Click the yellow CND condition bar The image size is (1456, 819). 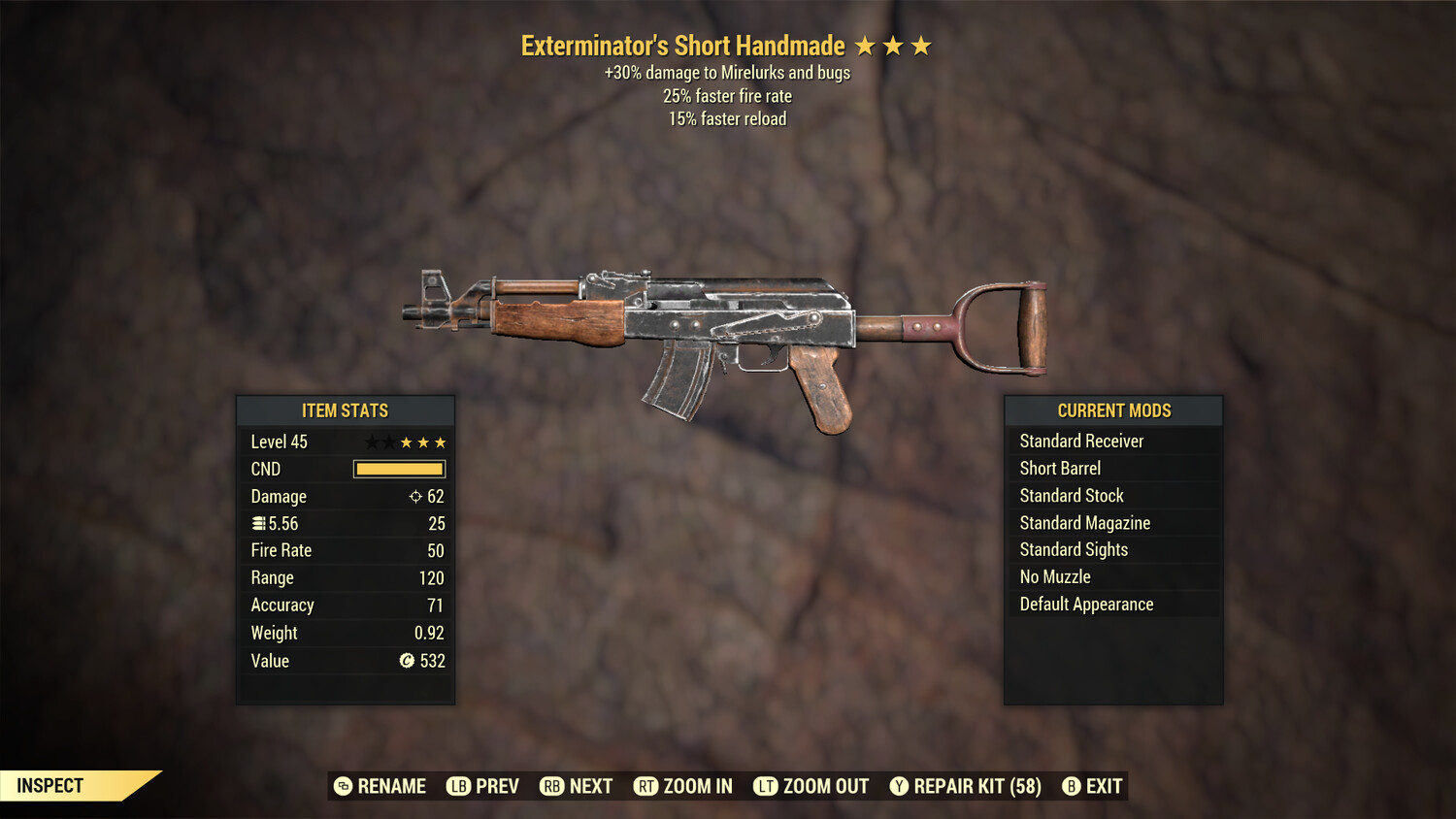[x=399, y=469]
